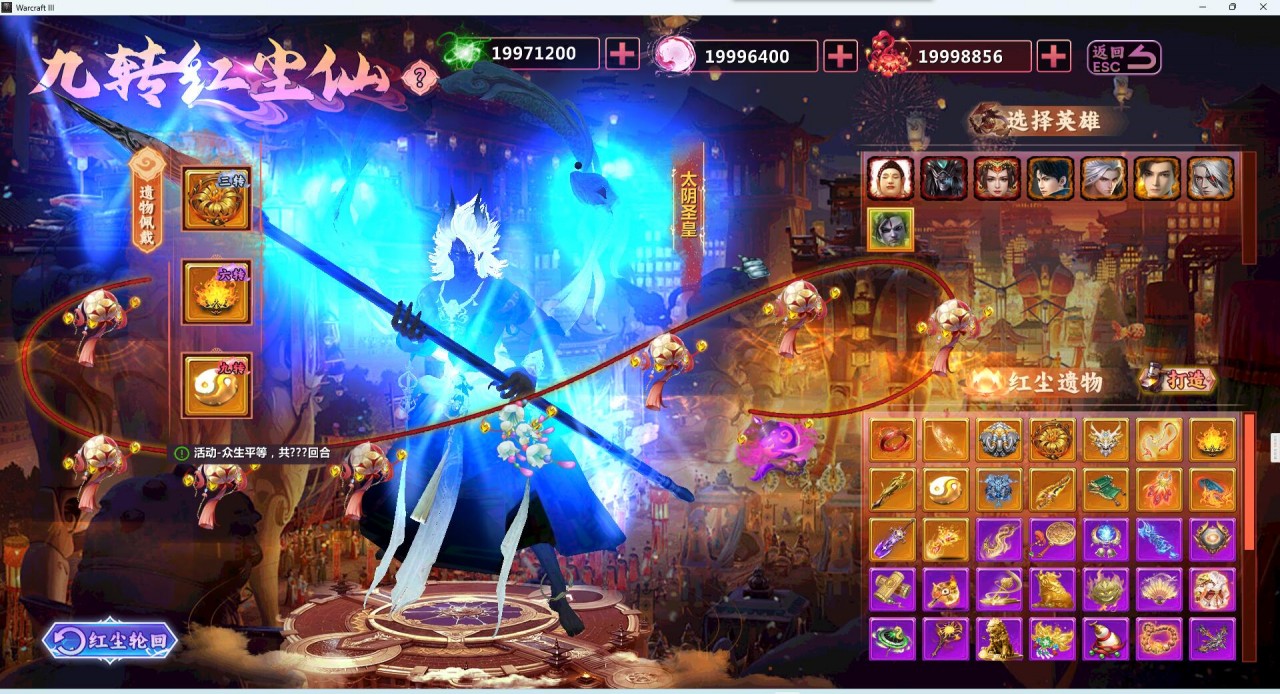Pick the white dragon mask relic

click(1105, 440)
